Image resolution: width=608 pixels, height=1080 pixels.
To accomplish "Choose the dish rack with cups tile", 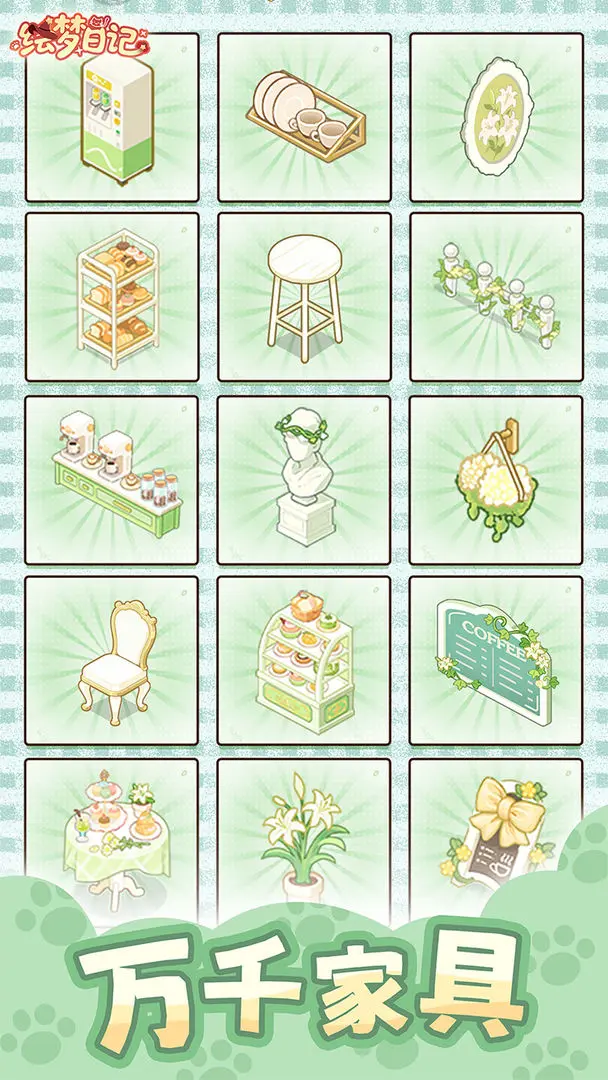I will 304,117.
